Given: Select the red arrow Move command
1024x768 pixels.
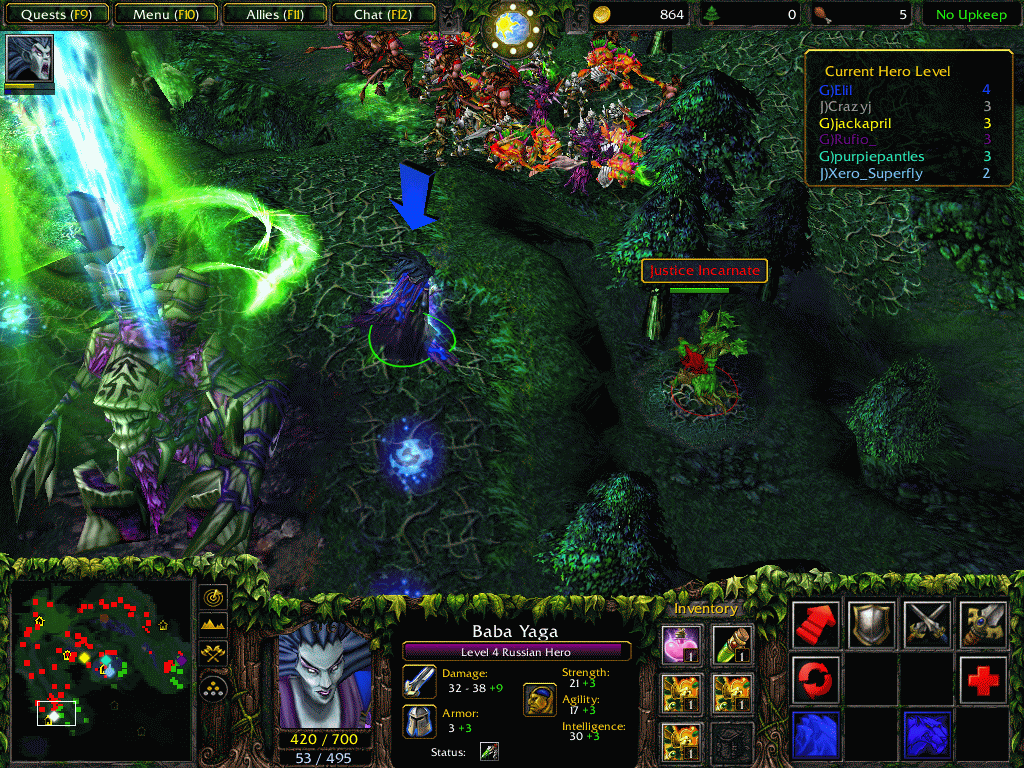Looking at the screenshot, I should point(815,625).
